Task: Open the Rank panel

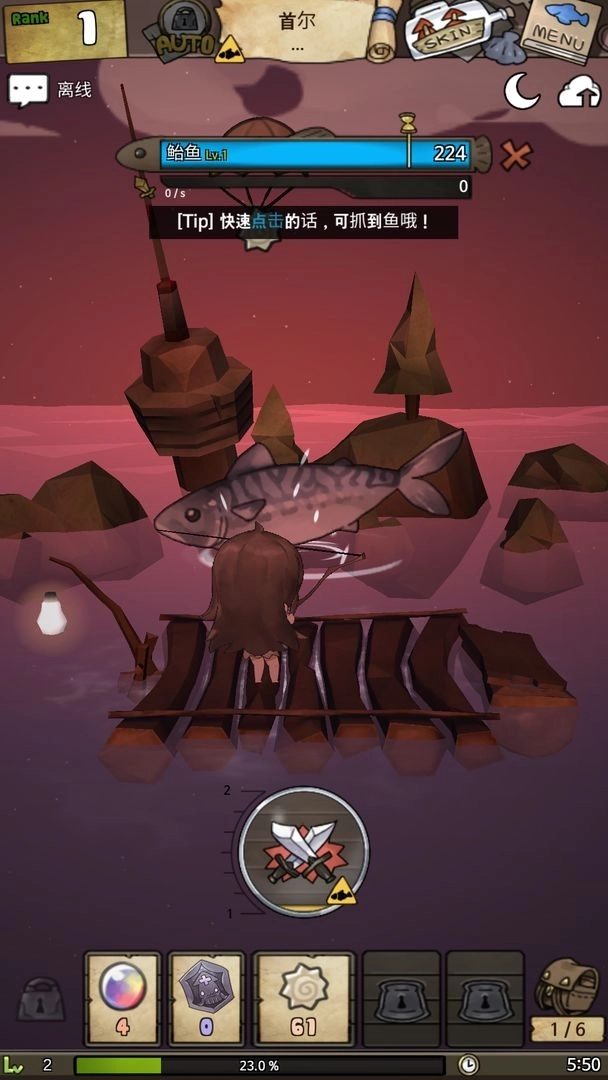Action: 66,28
